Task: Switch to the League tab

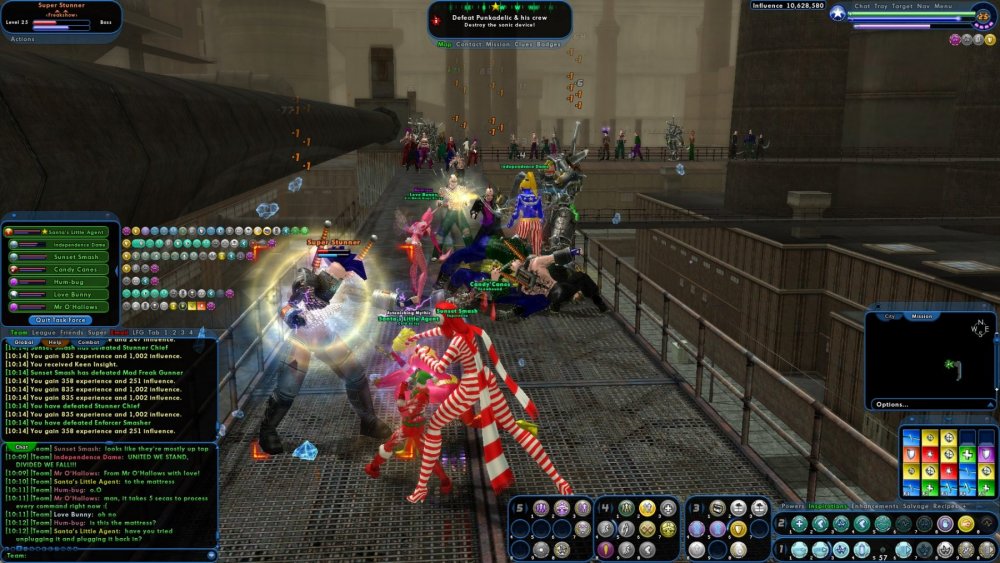Action: (44, 332)
